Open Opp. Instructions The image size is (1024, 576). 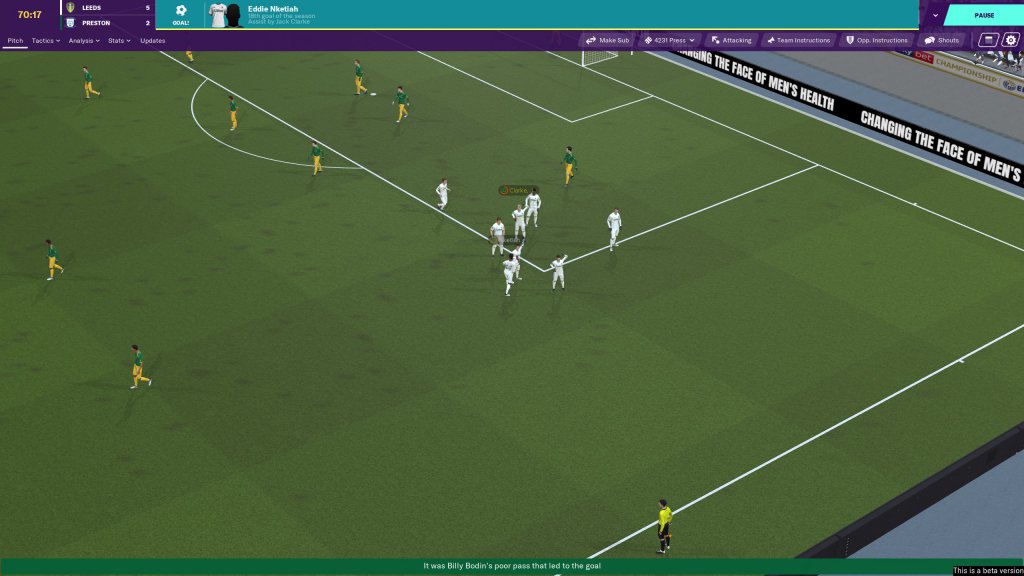877,40
